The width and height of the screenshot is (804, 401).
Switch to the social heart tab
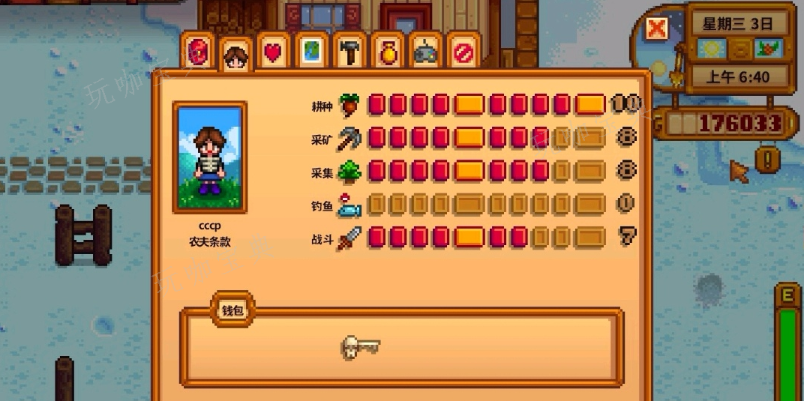click(272, 51)
